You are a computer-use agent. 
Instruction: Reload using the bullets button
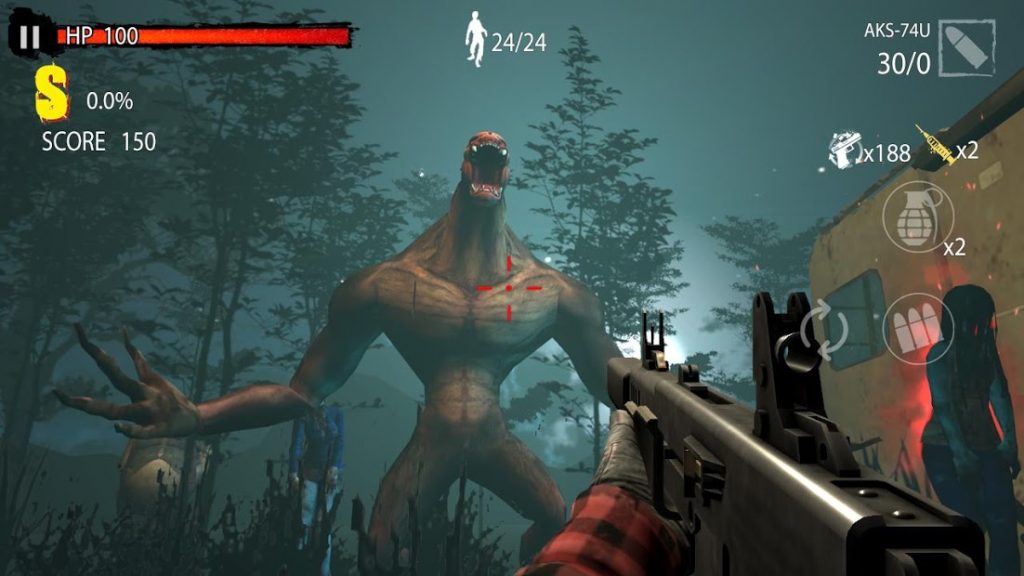(x=917, y=328)
